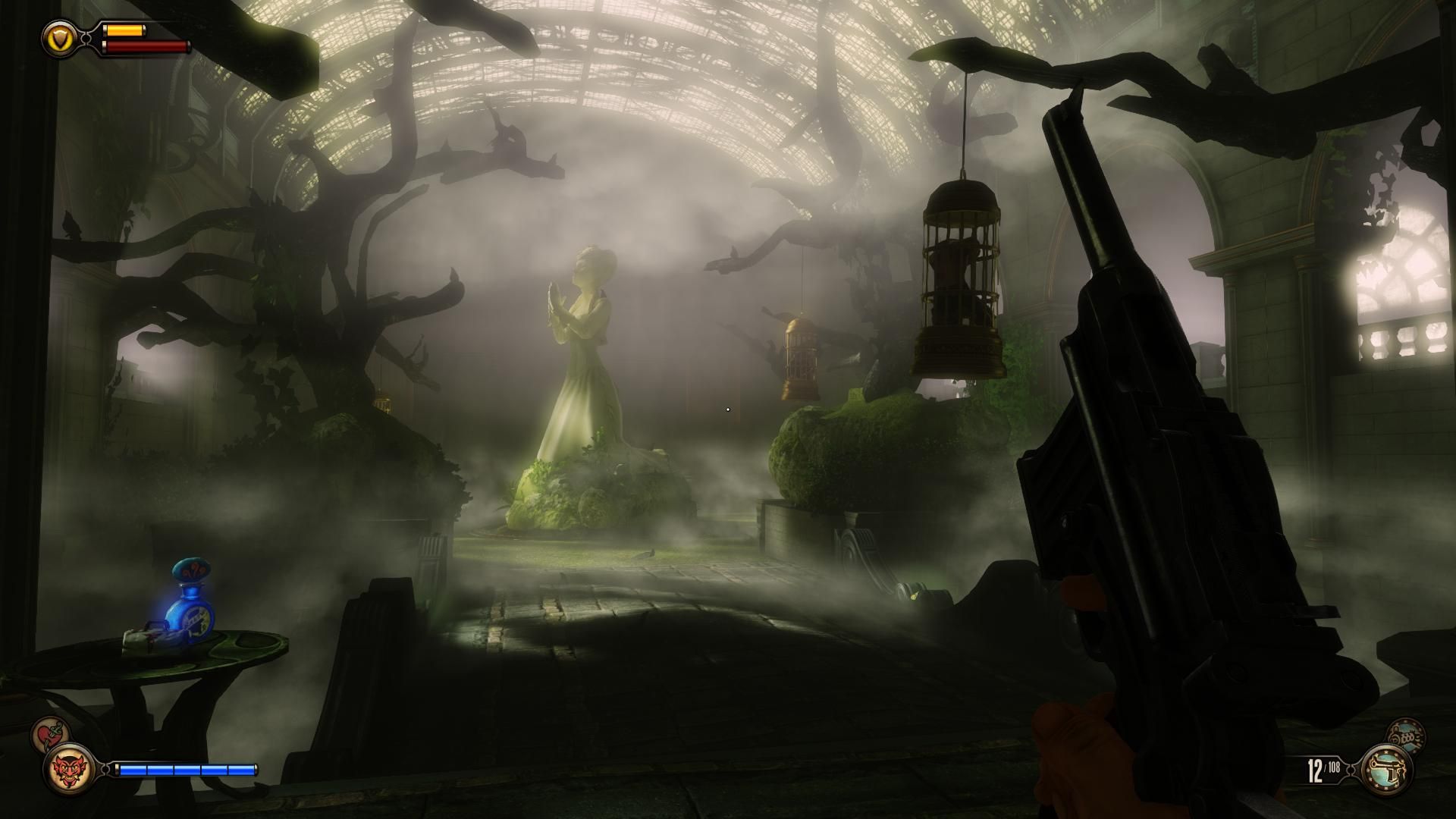Click the yellow shield emblem icon

click(58, 36)
